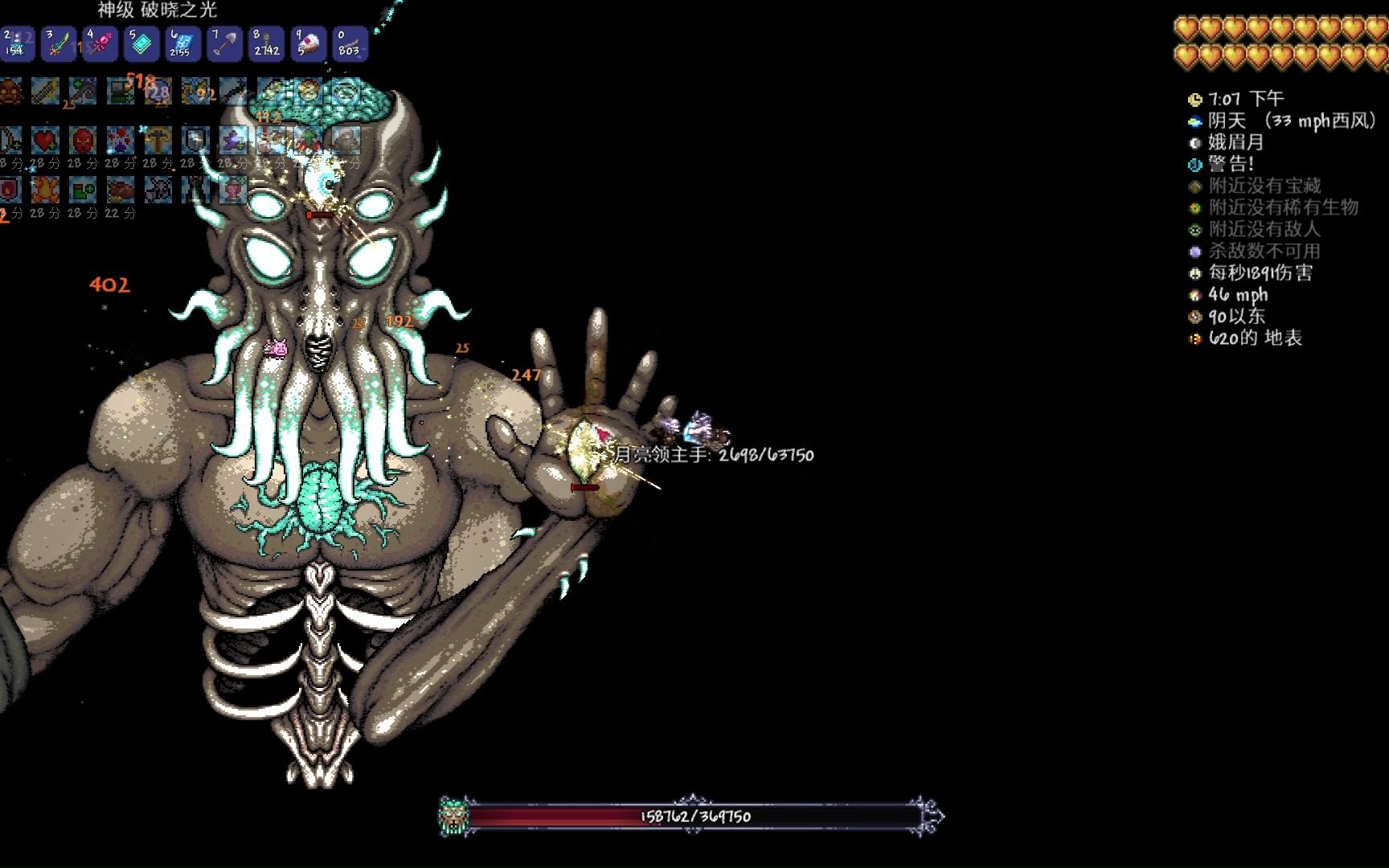Click the red angry face buff icon
This screenshot has height=868, width=1389.
(83, 141)
